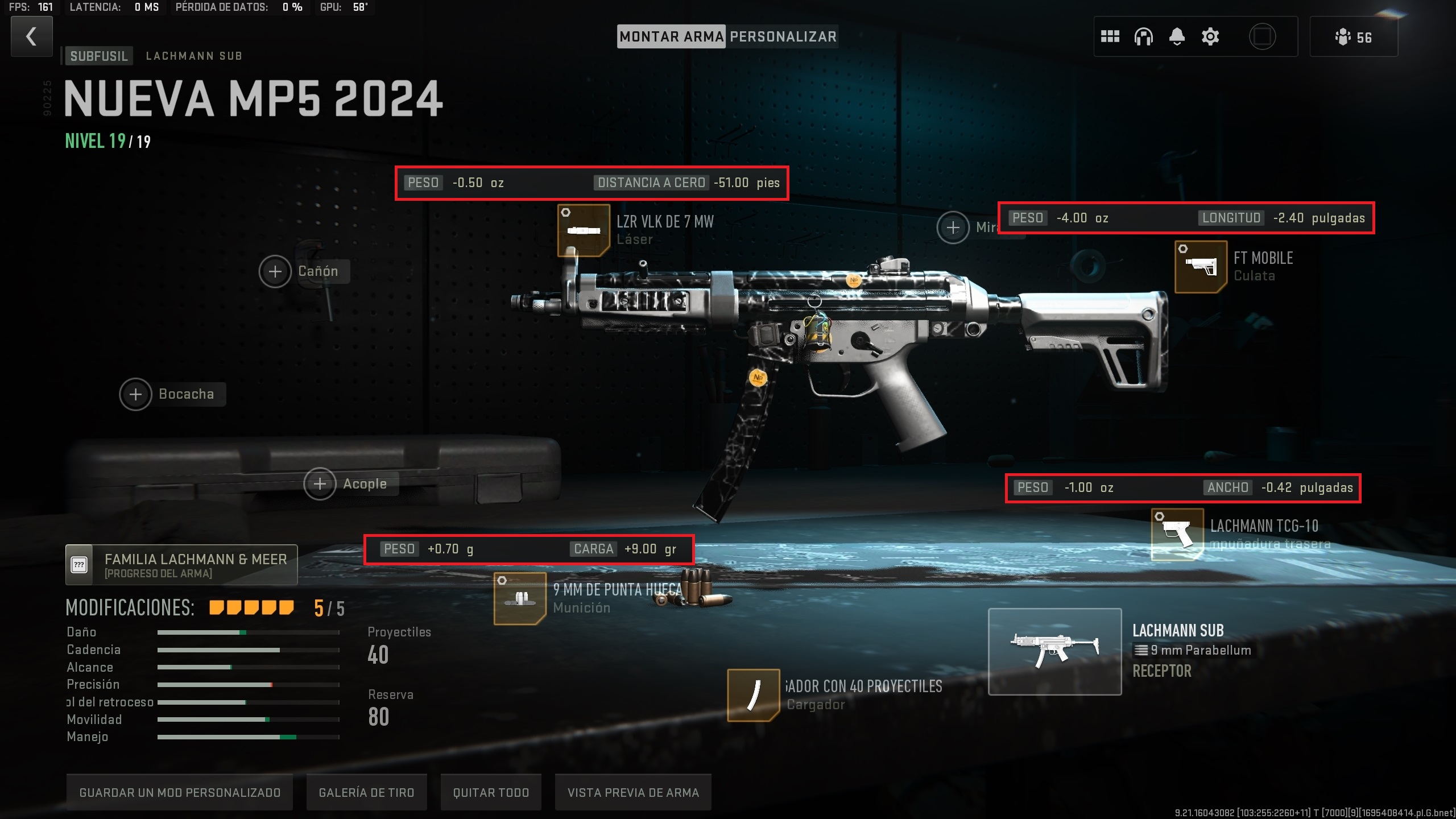
Task: Select the Lachmann Sub receiver thumbnail
Action: point(1055,650)
